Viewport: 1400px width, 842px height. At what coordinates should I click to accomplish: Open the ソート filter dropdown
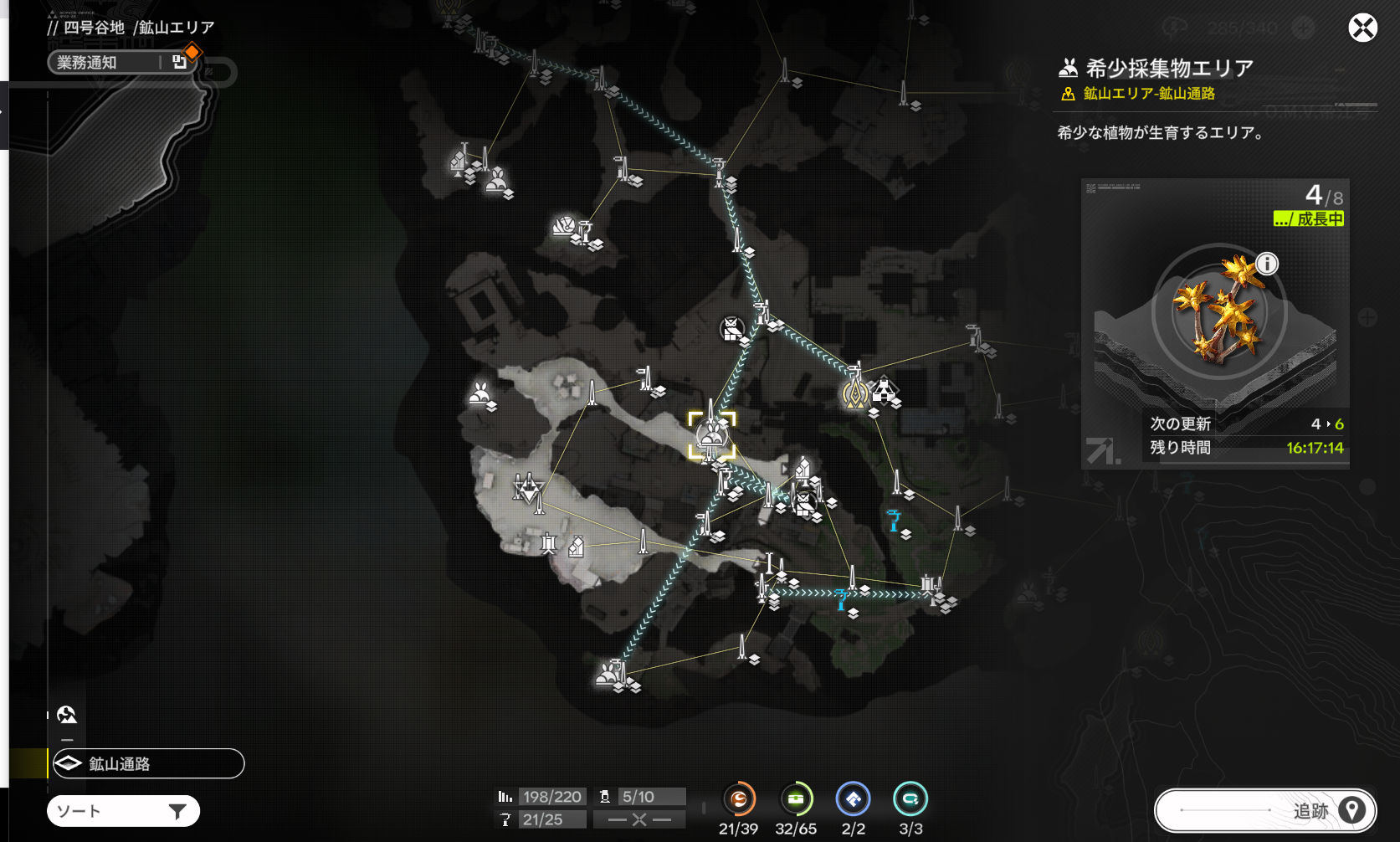(123, 810)
